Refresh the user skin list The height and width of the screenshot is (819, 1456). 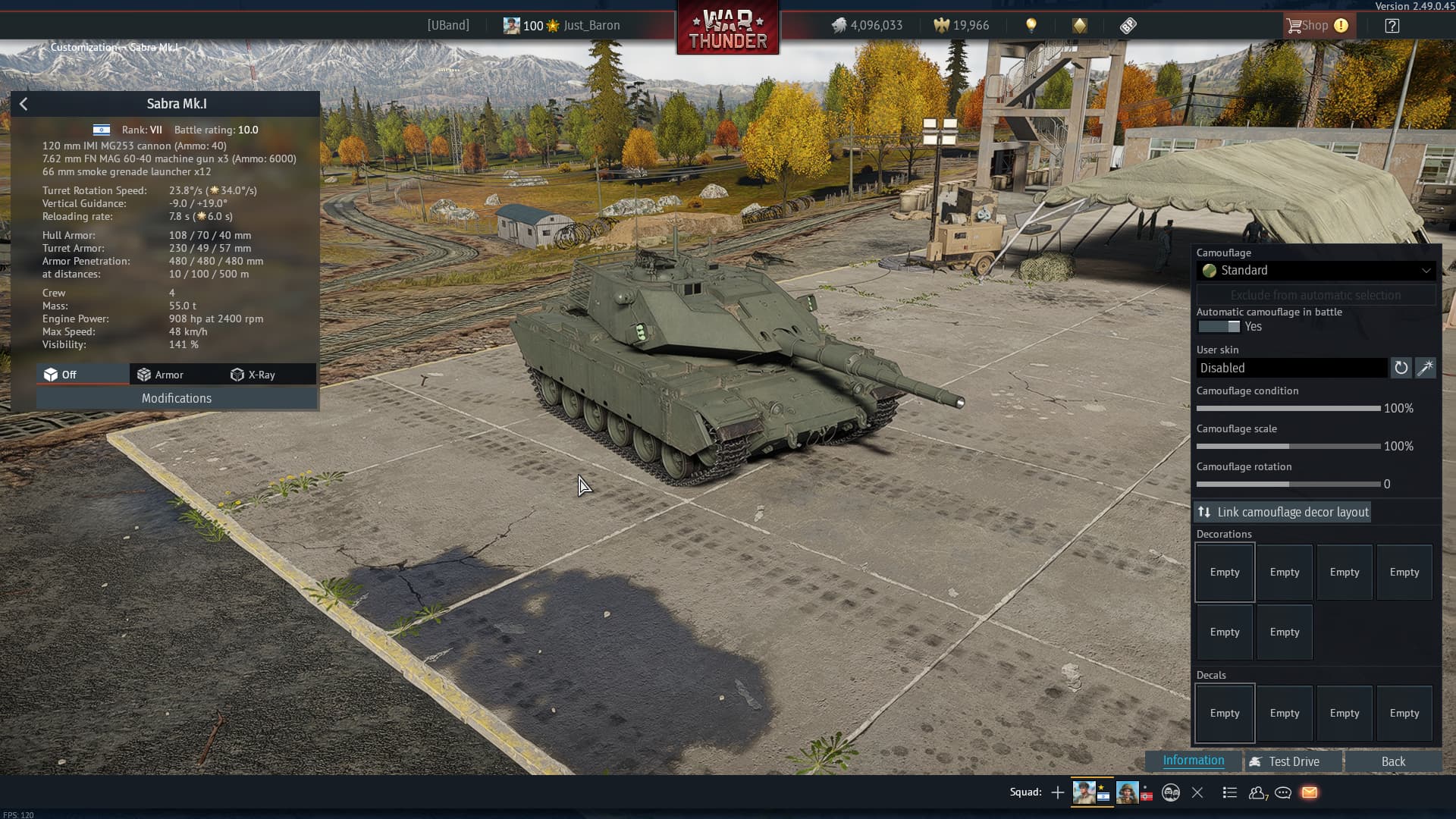(1401, 368)
